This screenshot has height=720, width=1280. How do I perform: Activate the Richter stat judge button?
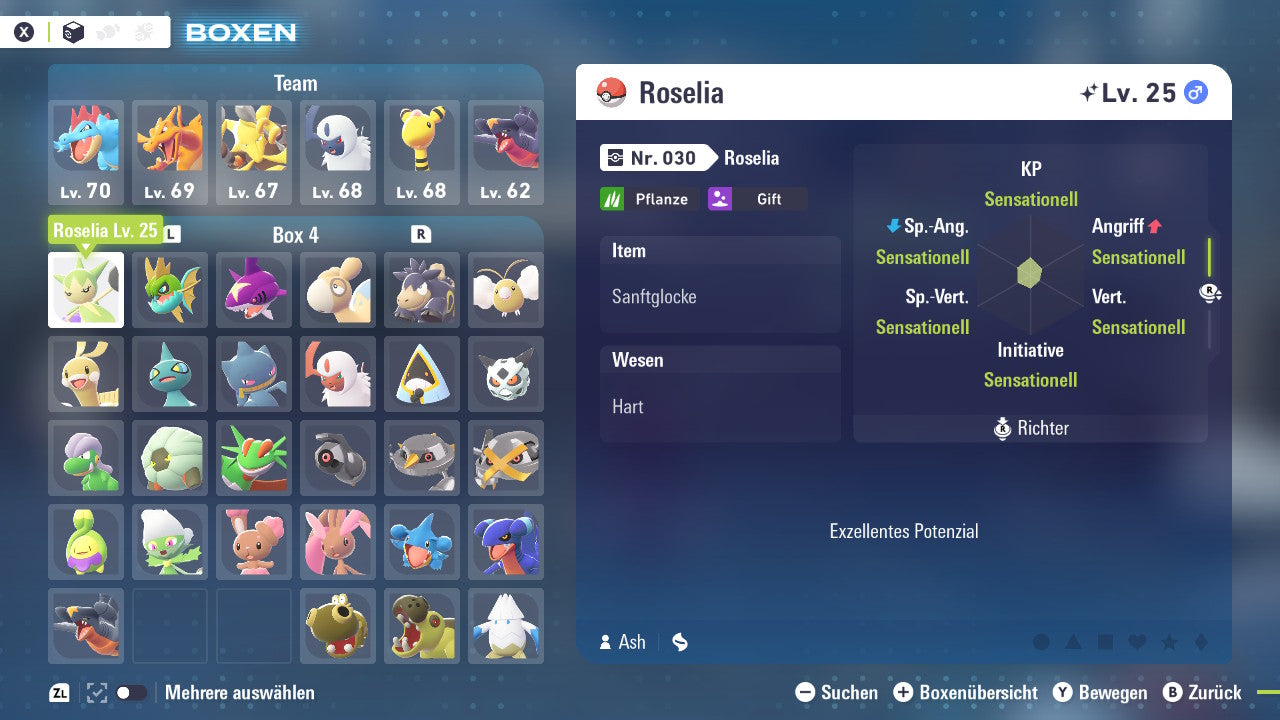click(x=1030, y=428)
